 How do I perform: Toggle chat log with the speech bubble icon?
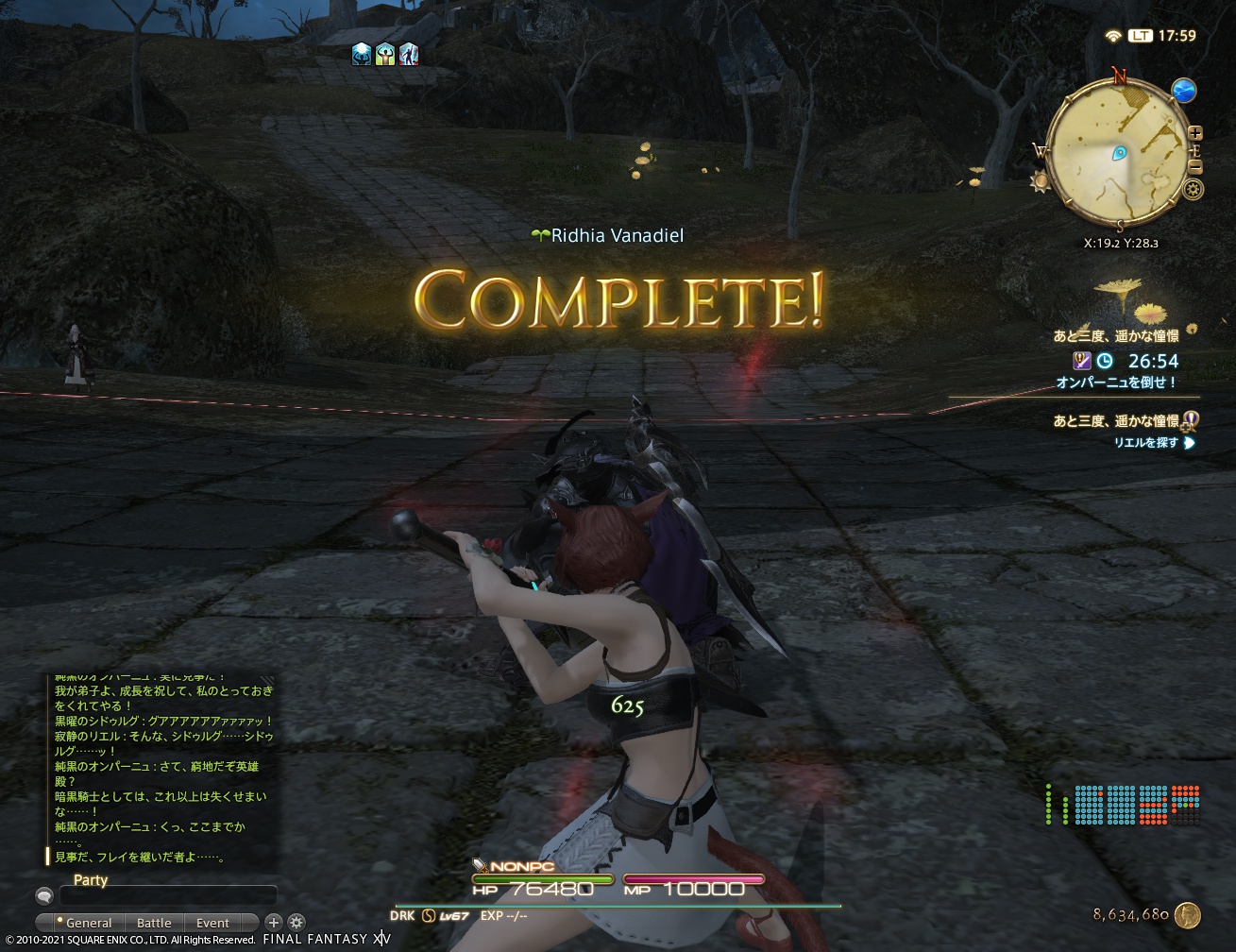click(x=44, y=895)
